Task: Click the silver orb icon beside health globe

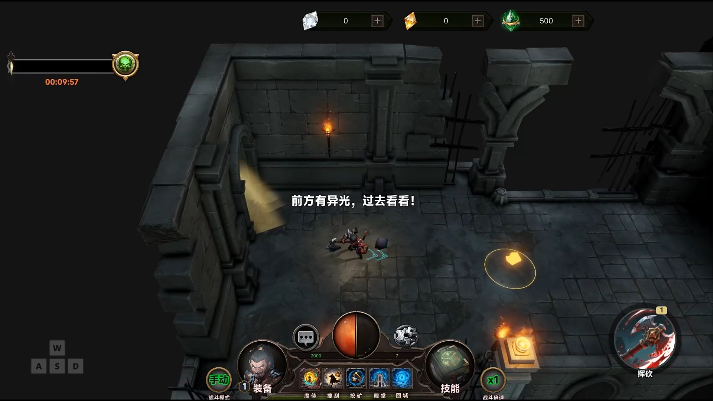Action: [405, 336]
